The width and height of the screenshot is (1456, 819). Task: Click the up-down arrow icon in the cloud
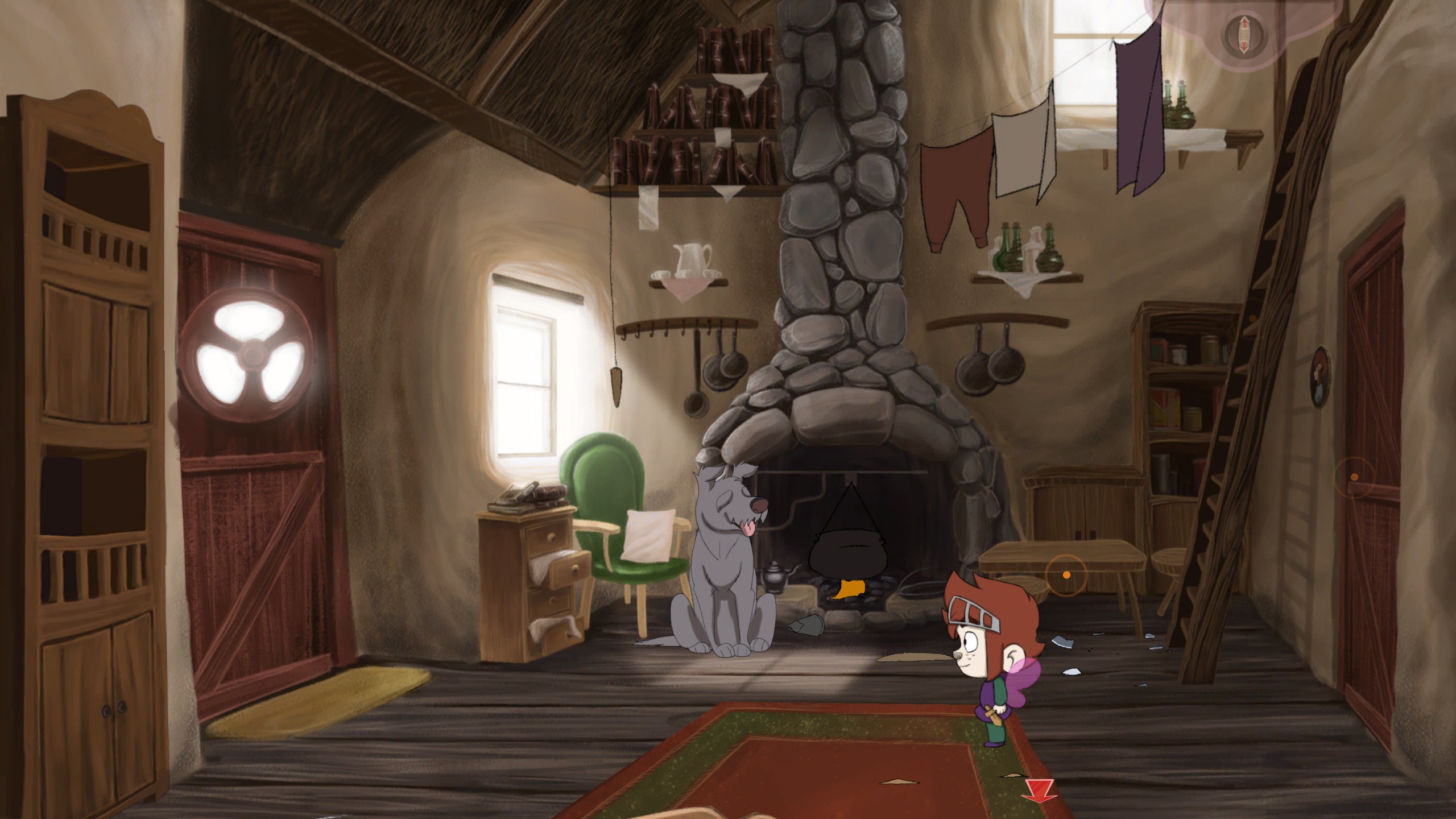[1240, 36]
